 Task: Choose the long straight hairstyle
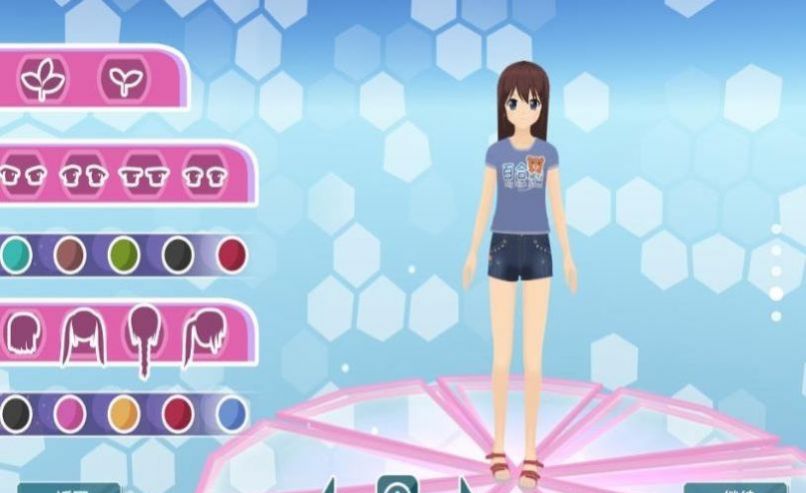click(85, 336)
